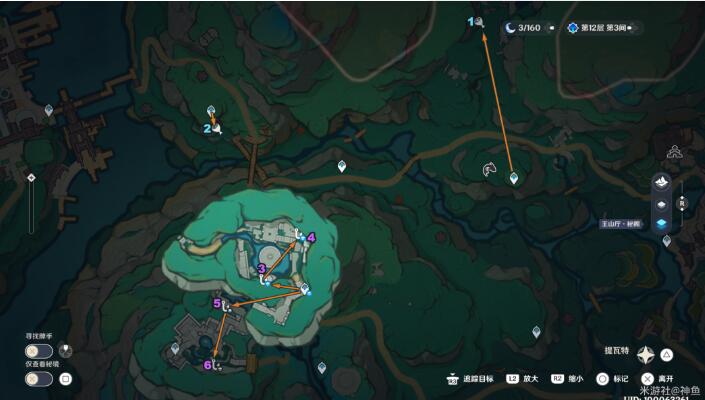Select the fish-shaped fishing spot marker
This screenshot has width=705, height=400.
(x=489, y=169)
